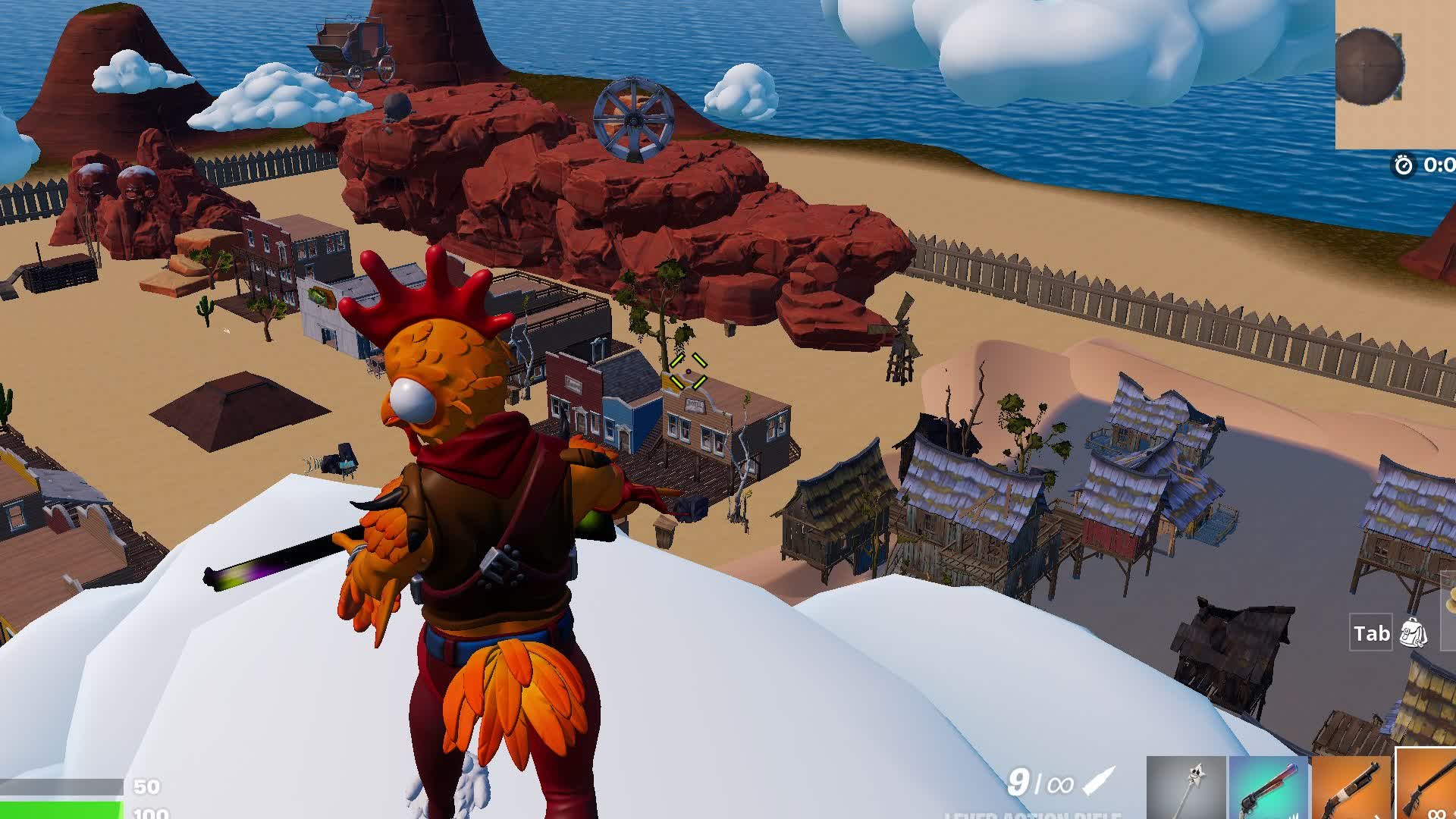The image size is (1456, 819).
Task: Select the highlighted lever action rifle slot
Action: (1427, 786)
